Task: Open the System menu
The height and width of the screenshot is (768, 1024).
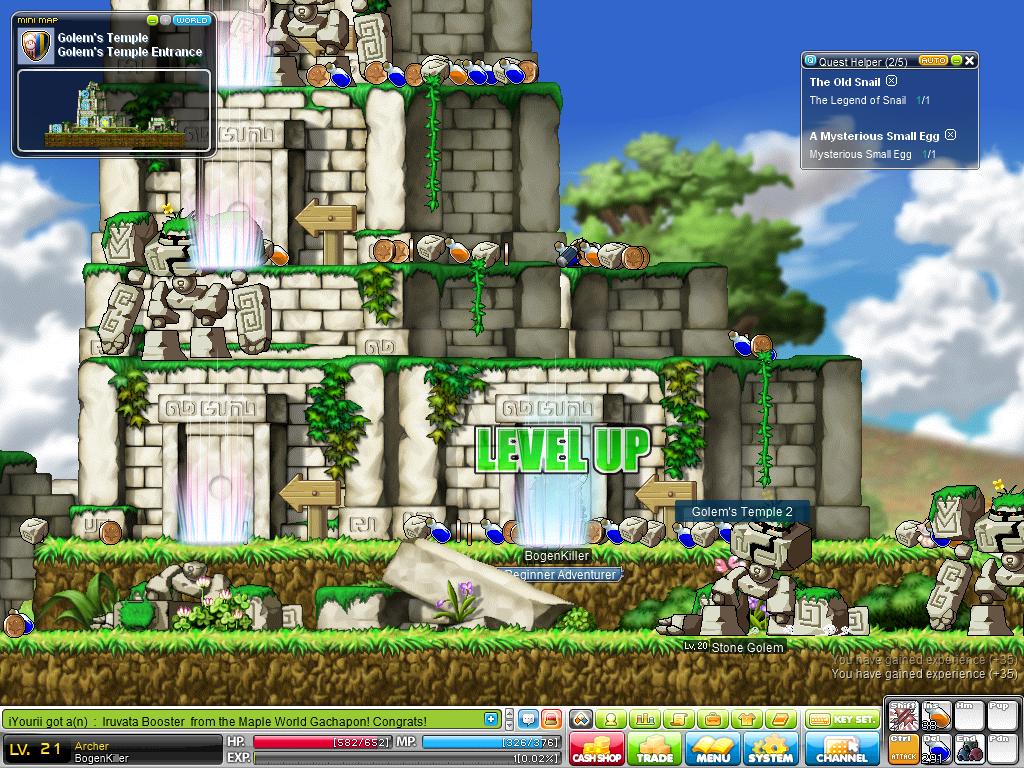Action: click(x=770, y=749)
